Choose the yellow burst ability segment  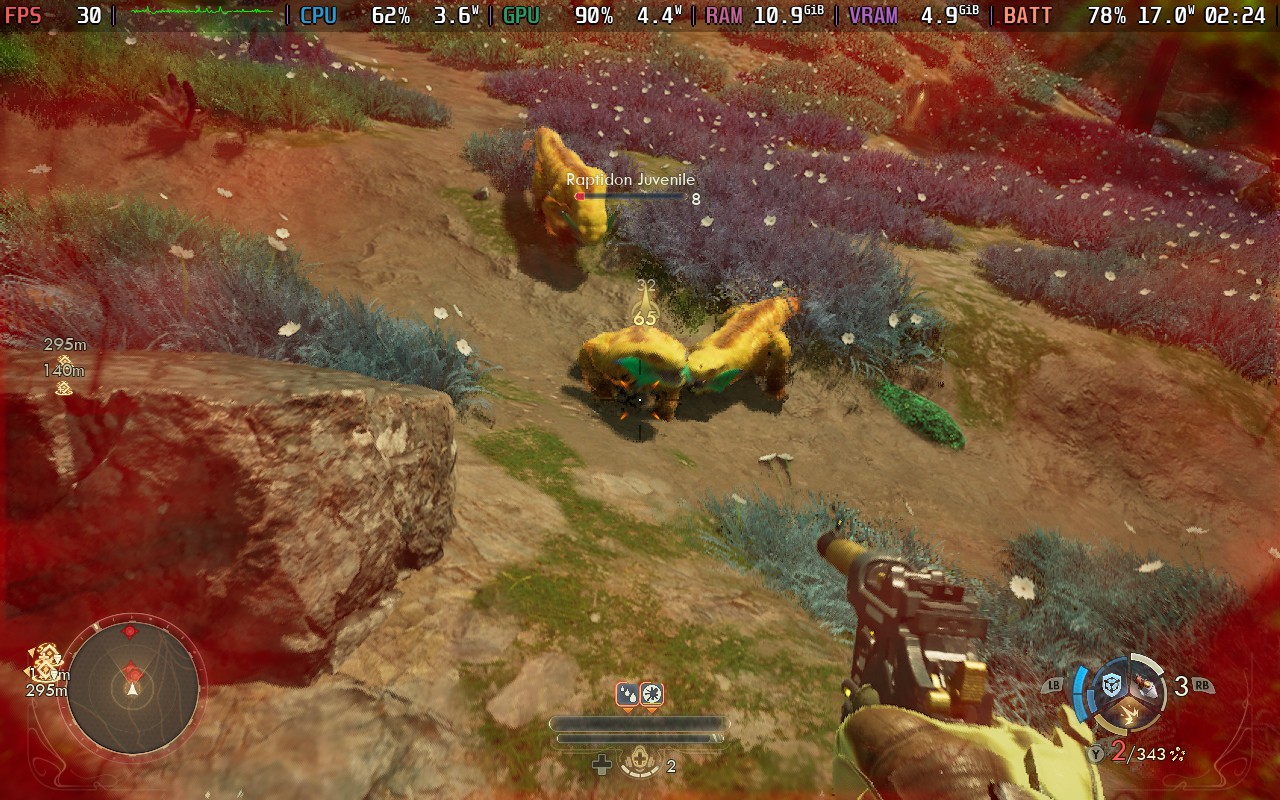pyautogui.click(x=1130, y=714)
